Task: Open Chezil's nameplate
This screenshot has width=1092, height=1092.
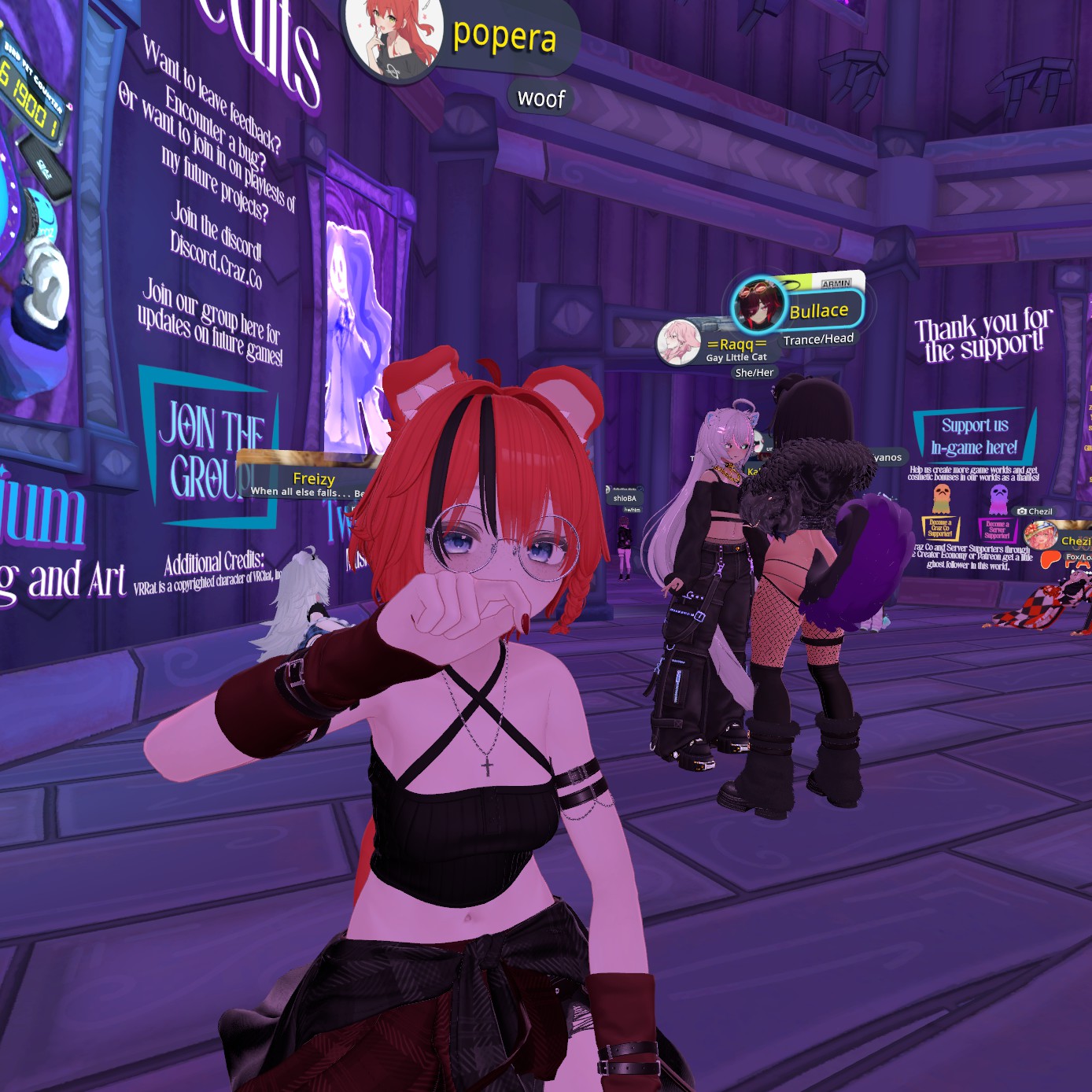Action: (1075, 540)
